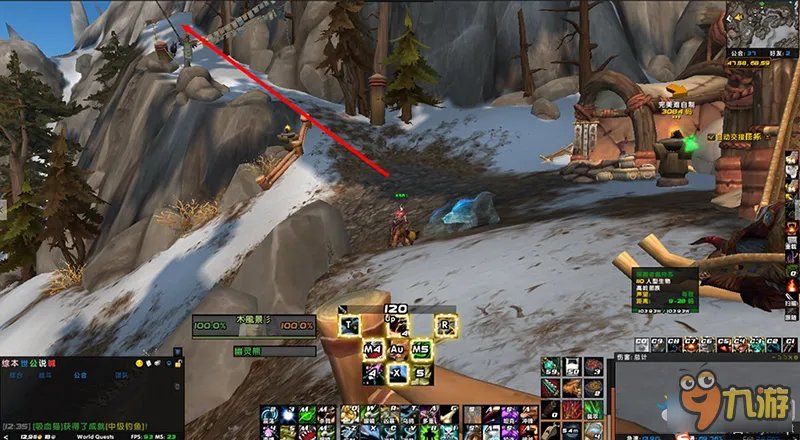Toggle the 自动交接 quest checkbox
This screenshot has width=800, height=440.
coord(711,136)
